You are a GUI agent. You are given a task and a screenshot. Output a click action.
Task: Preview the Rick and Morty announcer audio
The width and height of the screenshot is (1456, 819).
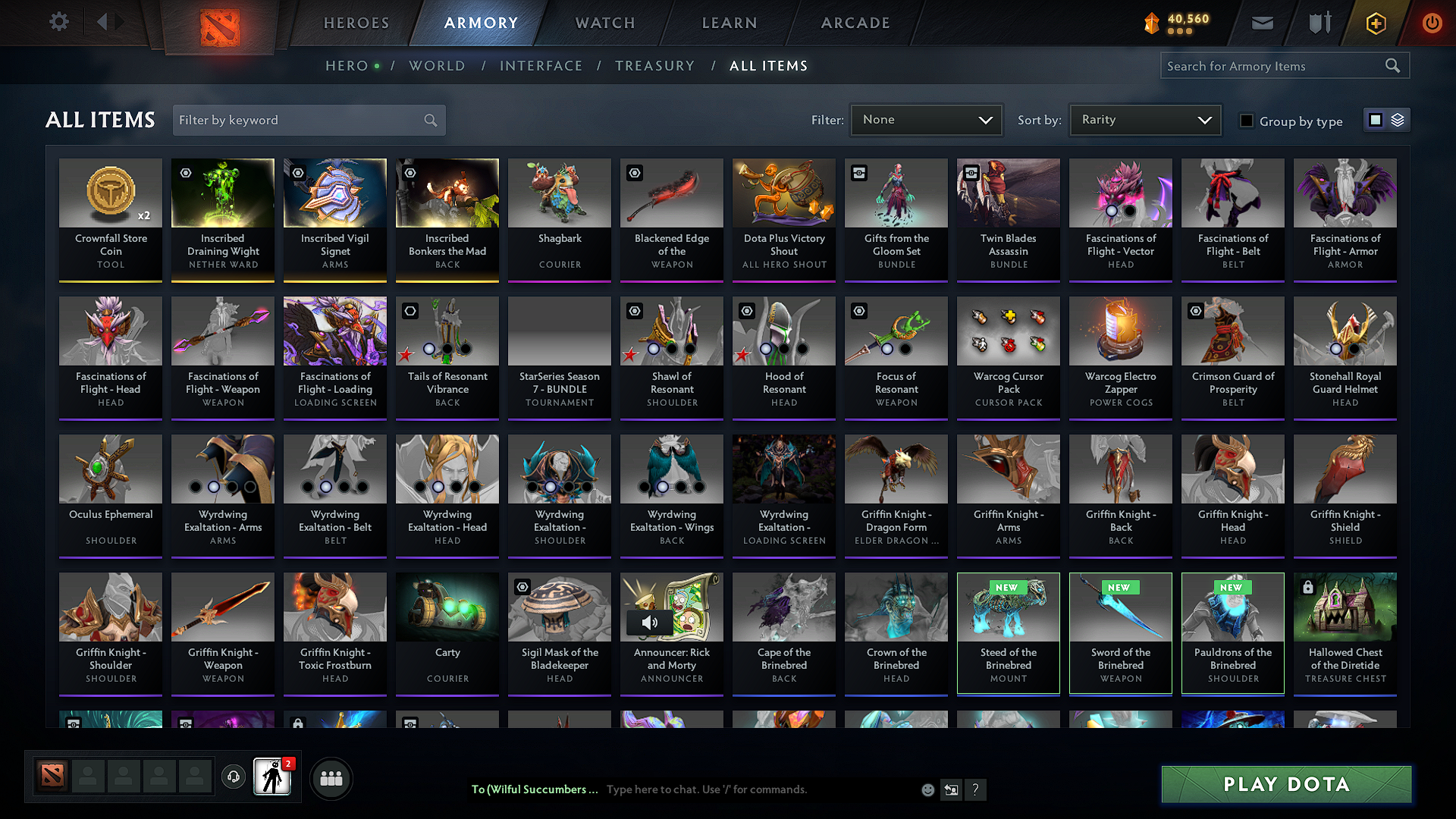pos(650,623)
